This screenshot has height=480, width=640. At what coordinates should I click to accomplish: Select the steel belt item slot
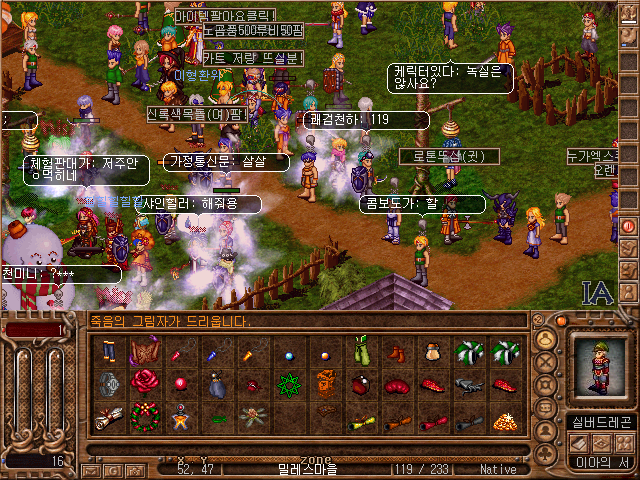pos(109,383)
